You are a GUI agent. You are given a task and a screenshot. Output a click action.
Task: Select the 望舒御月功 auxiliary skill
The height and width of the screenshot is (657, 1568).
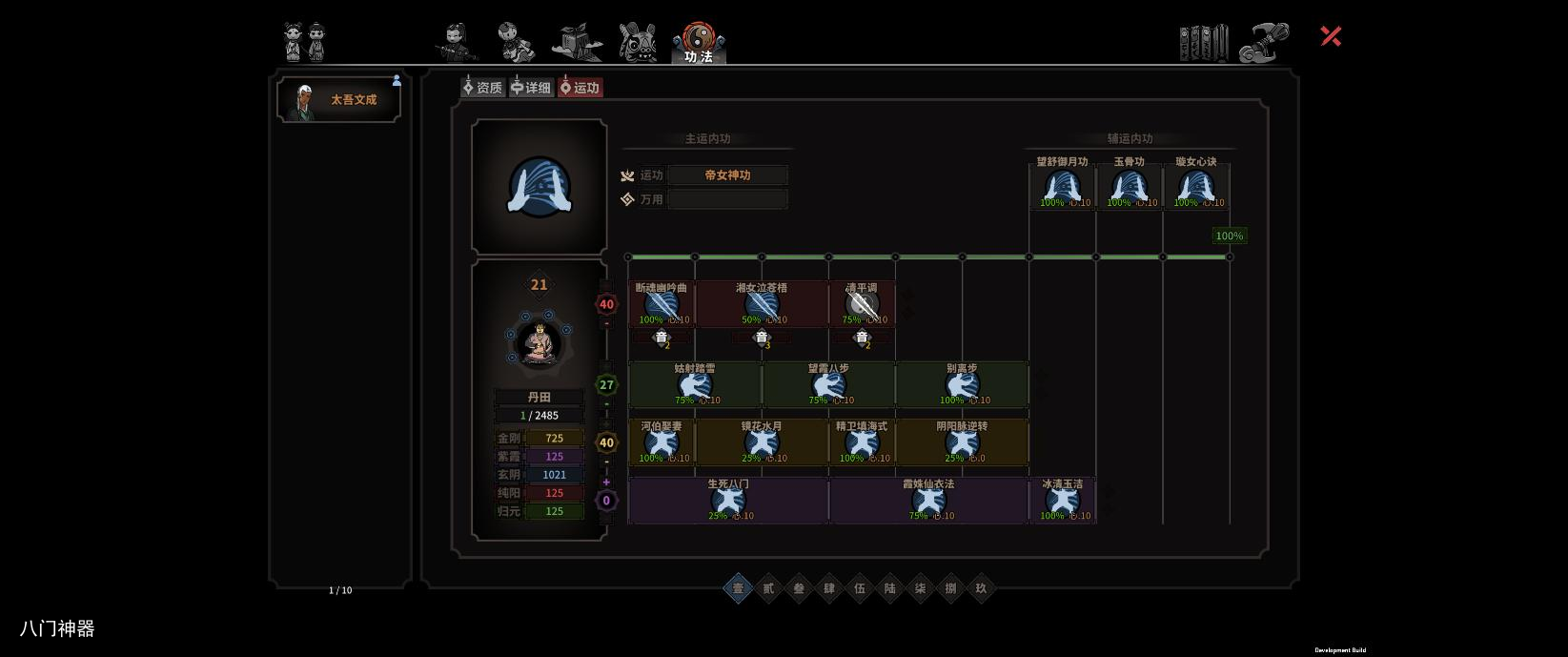coord(1062,185)
